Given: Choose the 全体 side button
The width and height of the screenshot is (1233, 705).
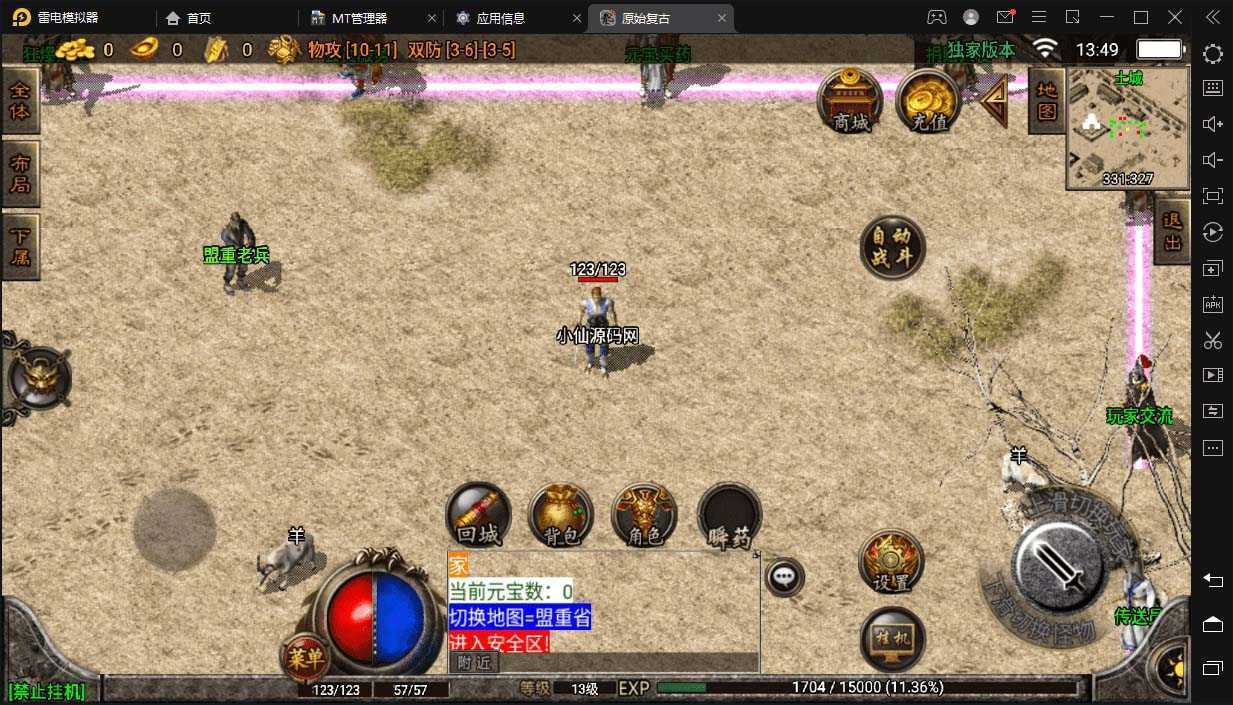Looking at the screenshot, I should [19, 100].
